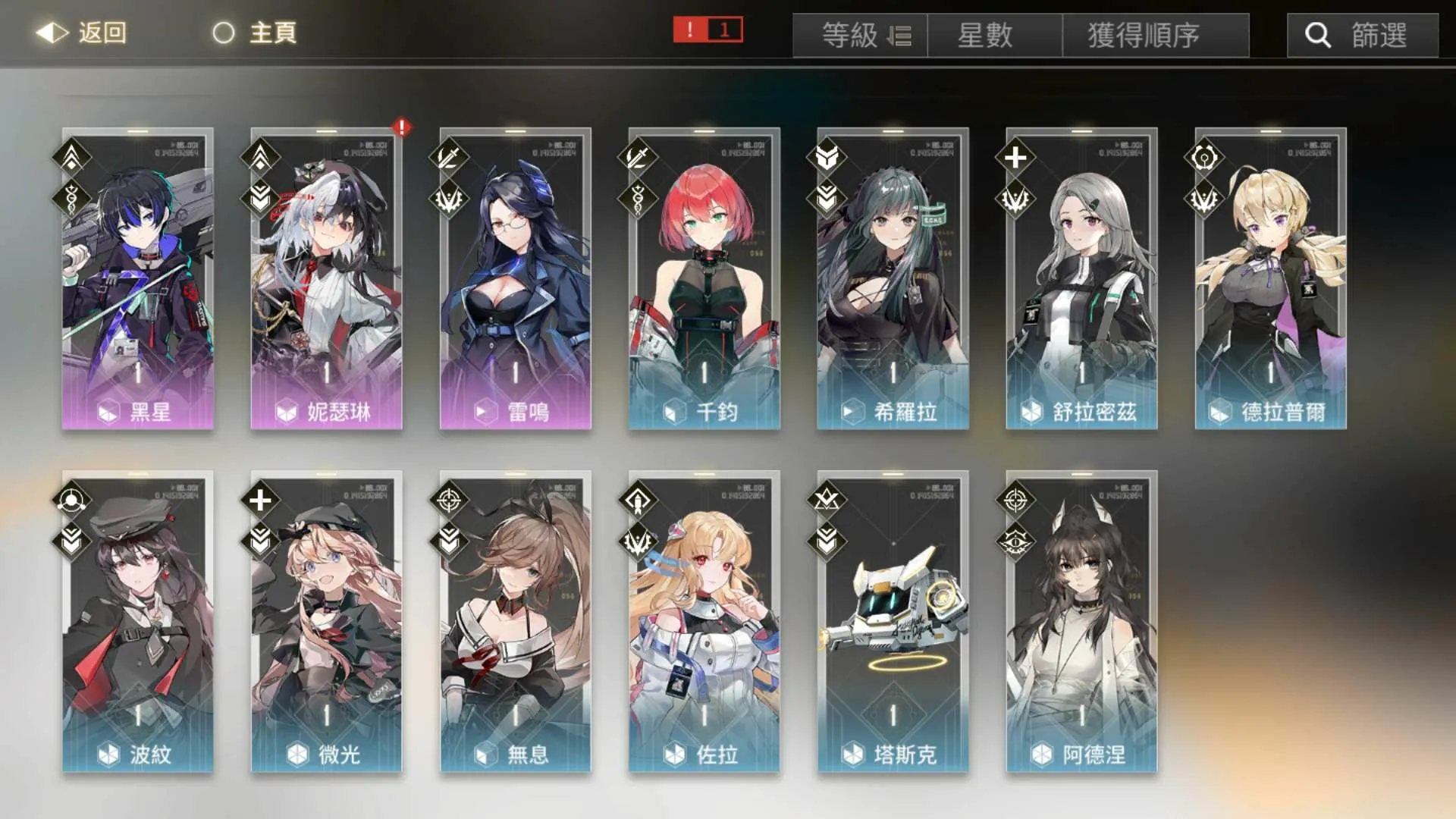Select the 無息 character card
This screenshot has width=1456, height=819.
tap(515, 621)
